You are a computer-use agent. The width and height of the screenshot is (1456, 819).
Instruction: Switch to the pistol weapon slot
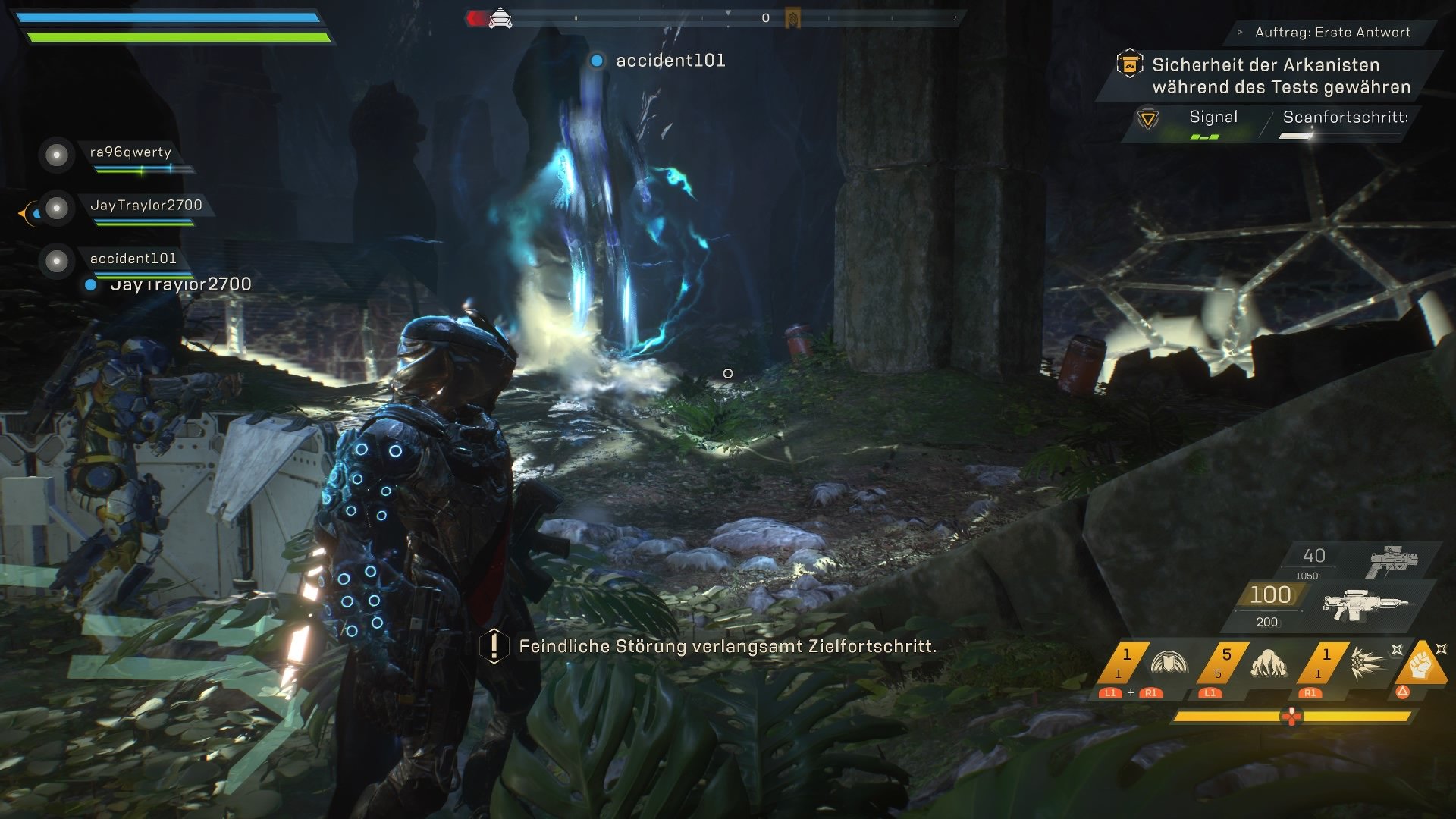[1394, 561]
